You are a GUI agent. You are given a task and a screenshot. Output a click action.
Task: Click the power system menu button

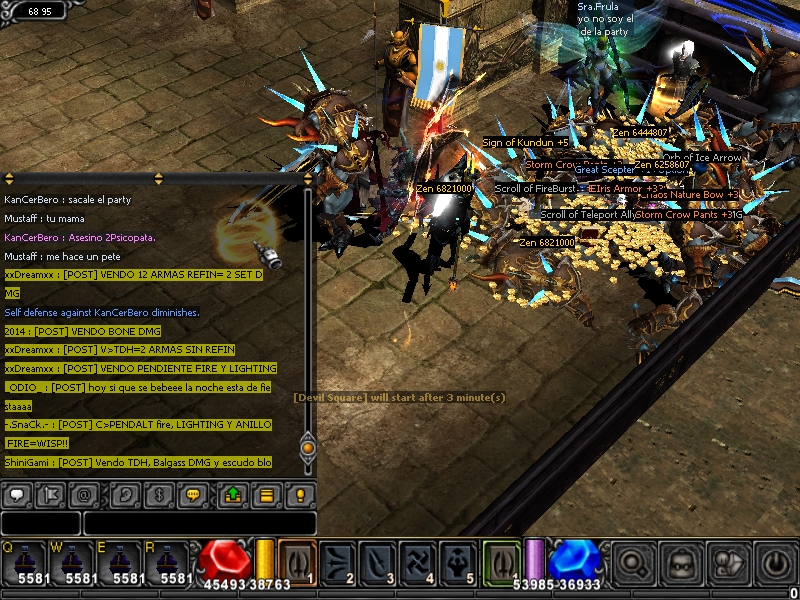click(x=776, y=563)
